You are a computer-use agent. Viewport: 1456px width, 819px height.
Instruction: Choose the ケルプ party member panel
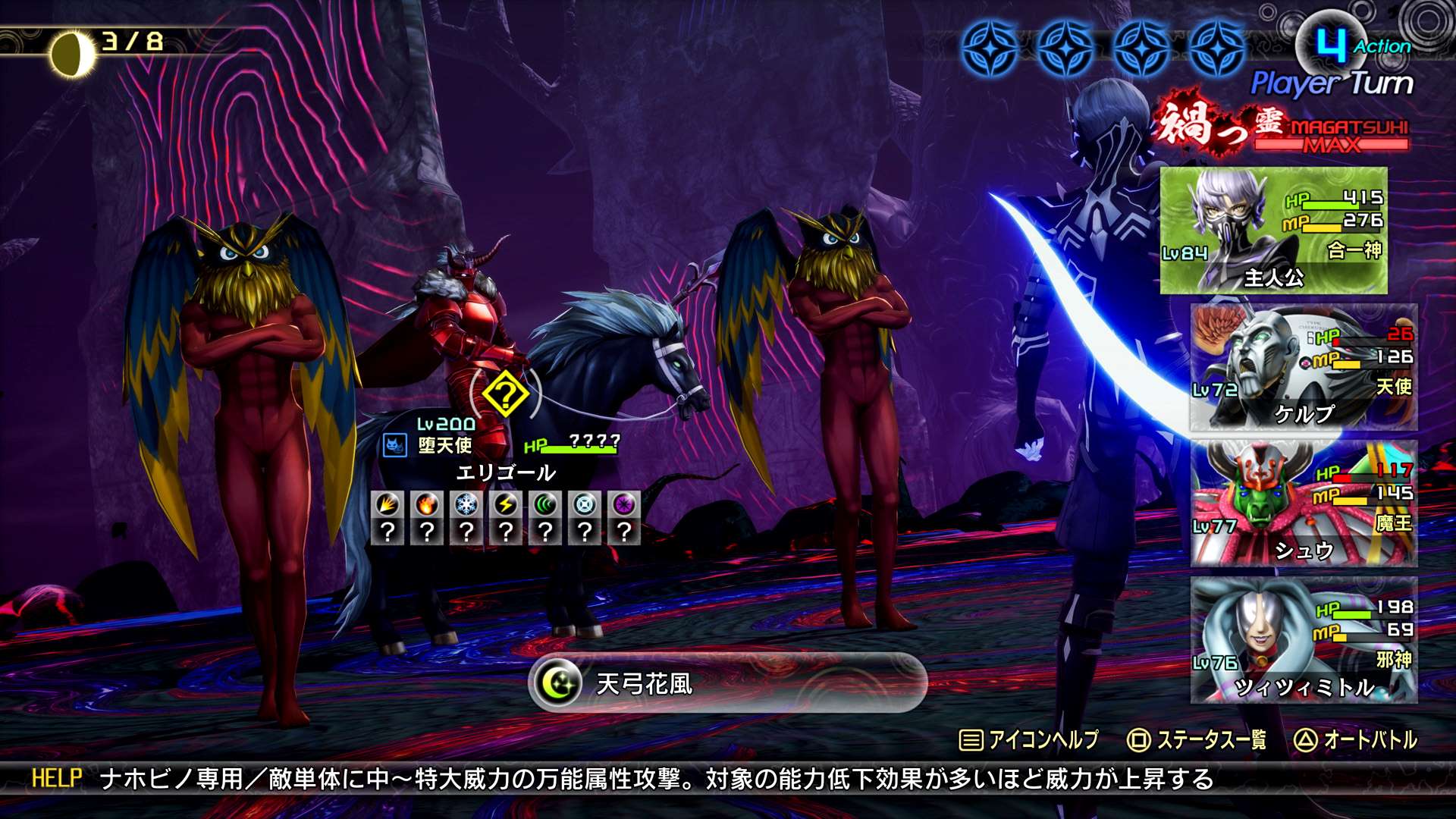click(x=1303, y=367)
